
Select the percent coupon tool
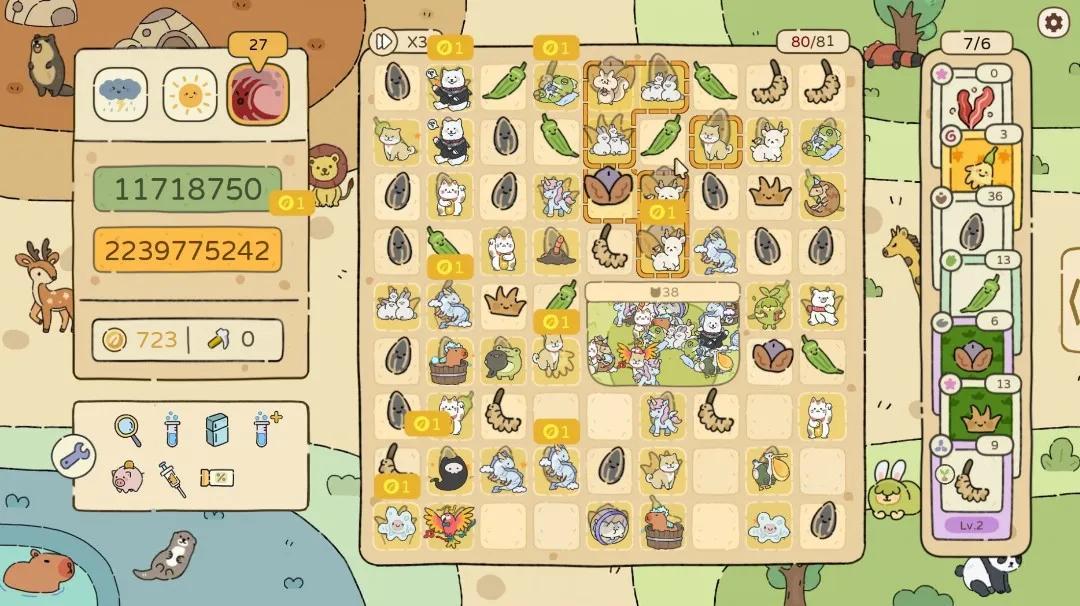point(218,477)
